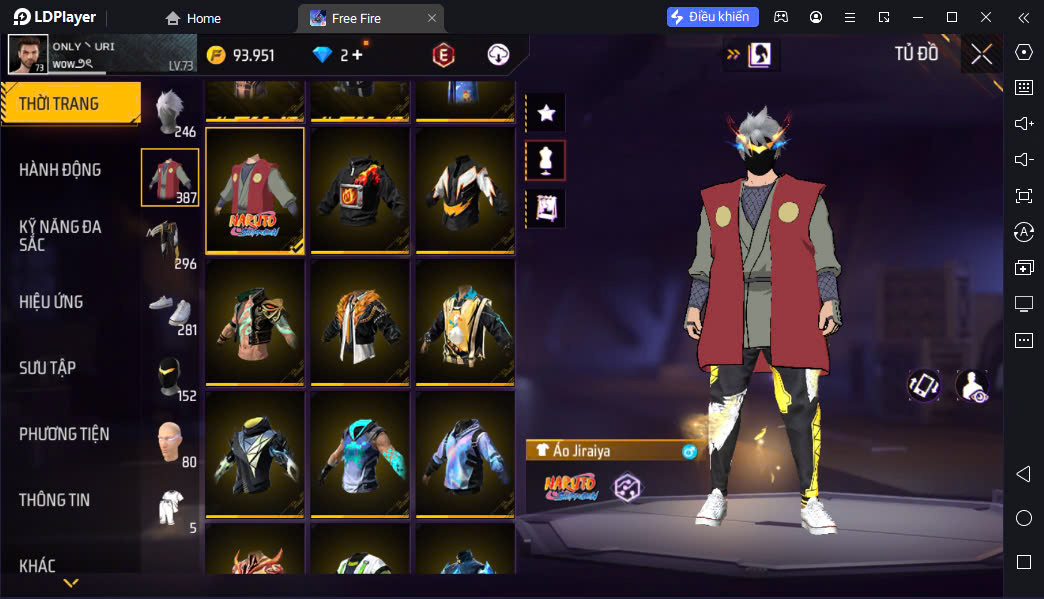Viewport: 1044px width, 599px height.
Task: Select the Naruto Jiraiya jacket item
Action: pyautogui.click(x=255, y=190)
